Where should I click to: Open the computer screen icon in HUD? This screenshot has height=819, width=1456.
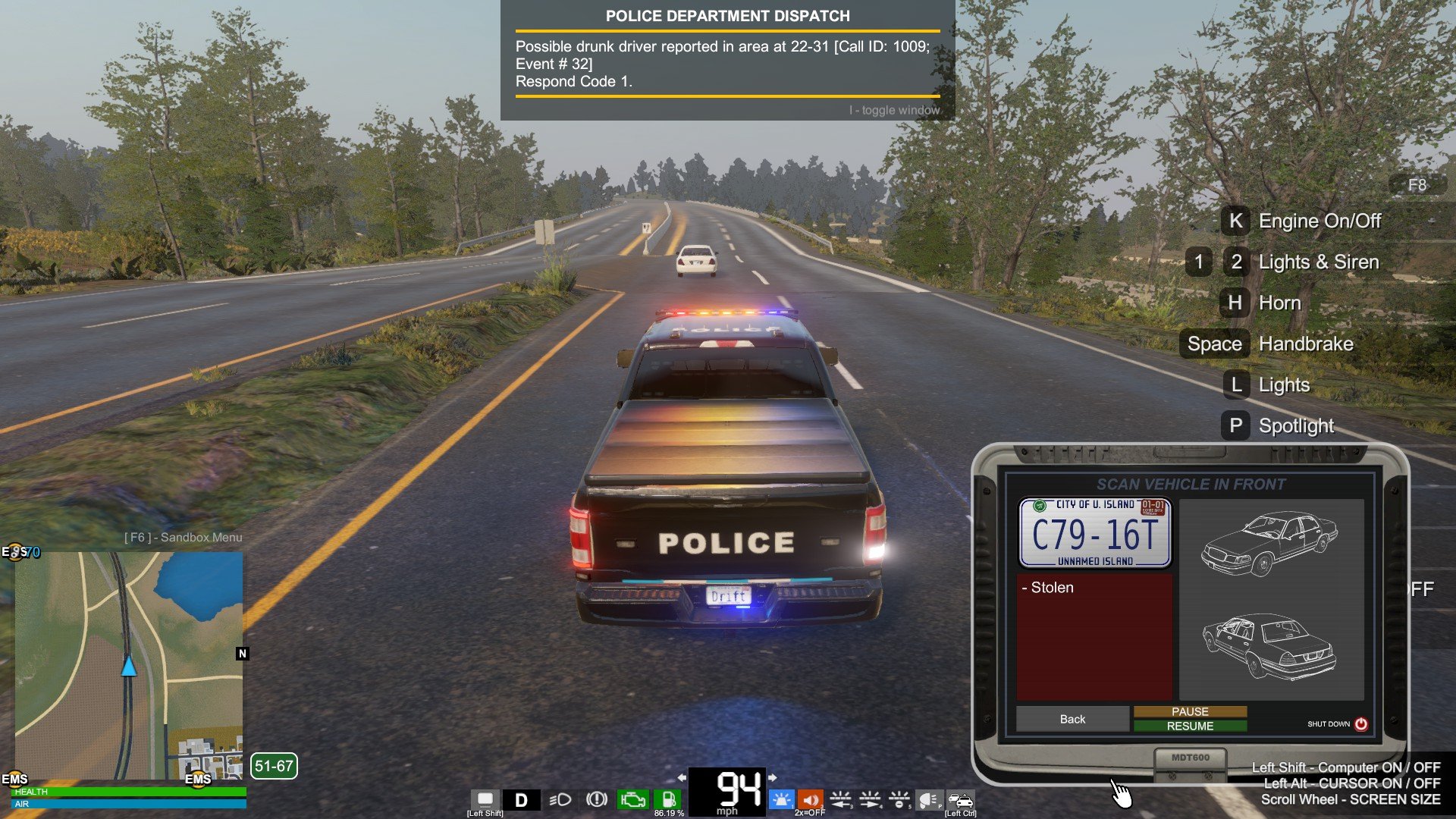pos(485,799)
